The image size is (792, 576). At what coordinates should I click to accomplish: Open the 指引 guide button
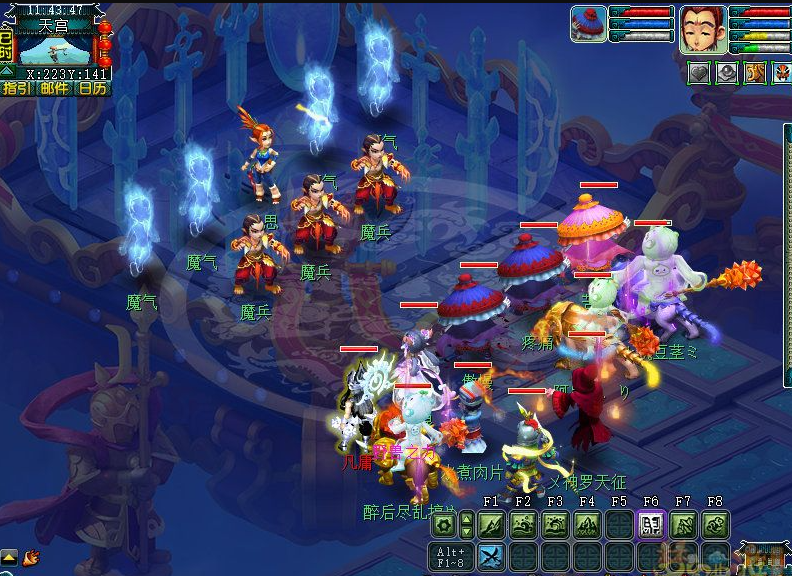tap(16, 88)
